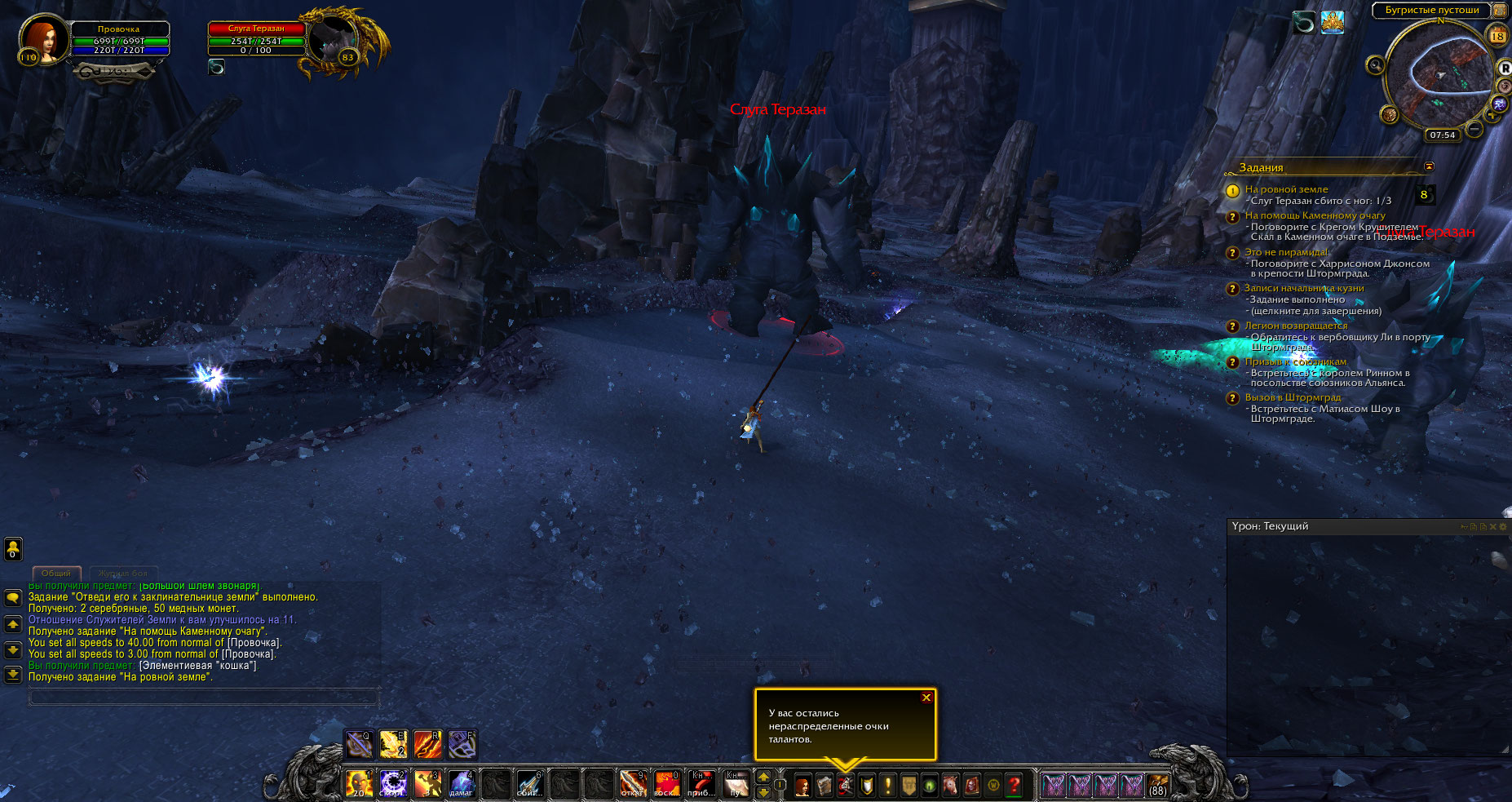The height and width of the screenshot is (802, 1512).
Task: Open the calendar showing day 18
Action: point(1497,36)
